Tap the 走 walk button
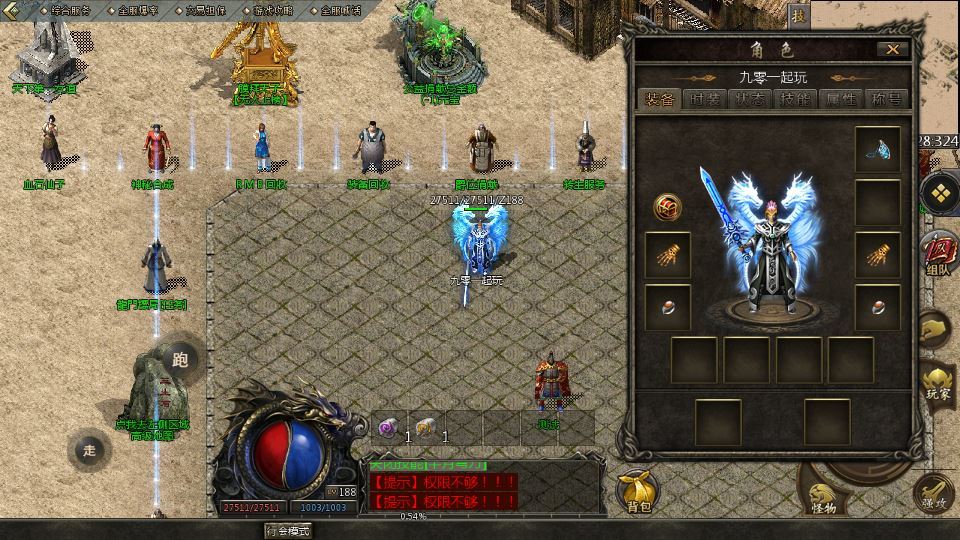 (90, 450)
